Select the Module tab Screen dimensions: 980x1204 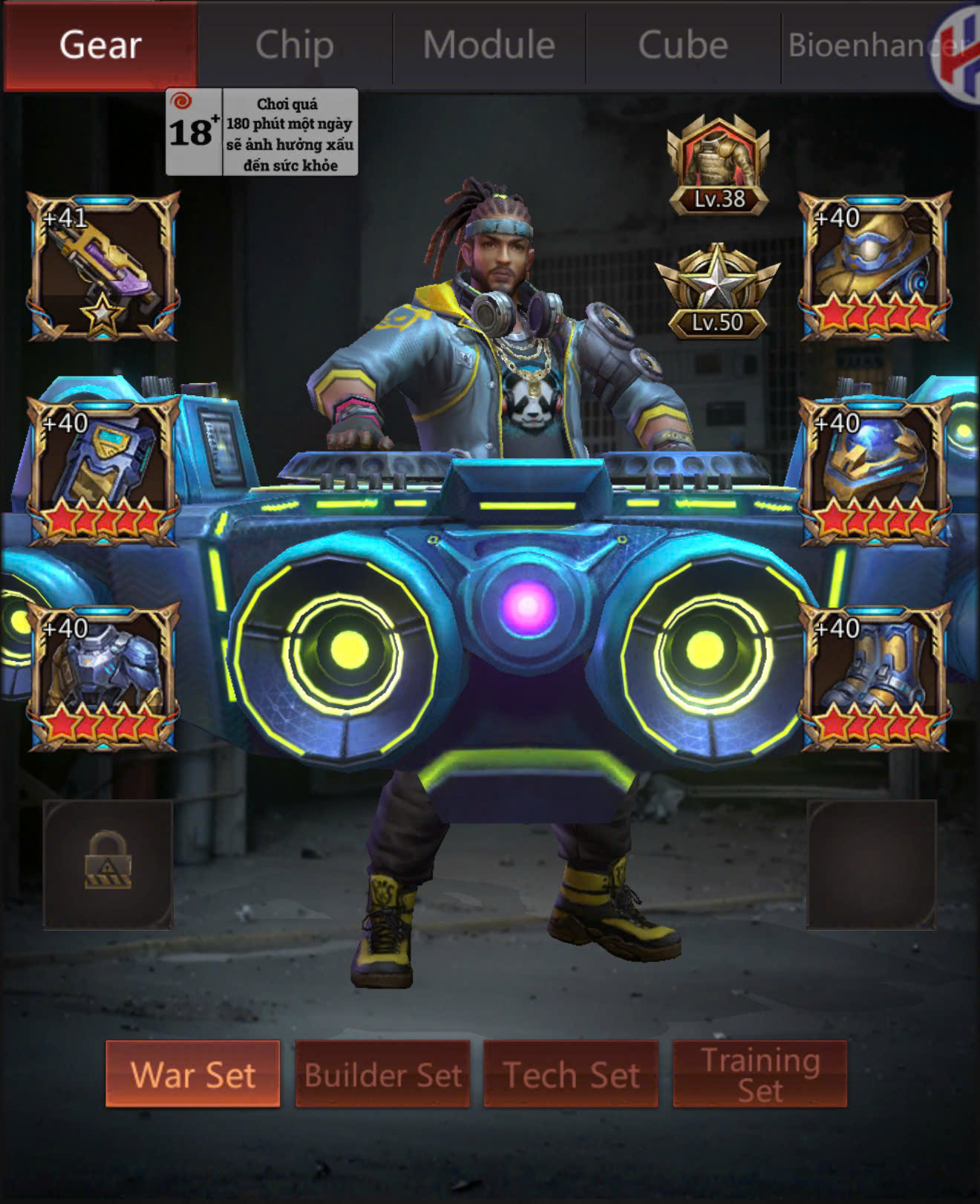click(489, 45)
